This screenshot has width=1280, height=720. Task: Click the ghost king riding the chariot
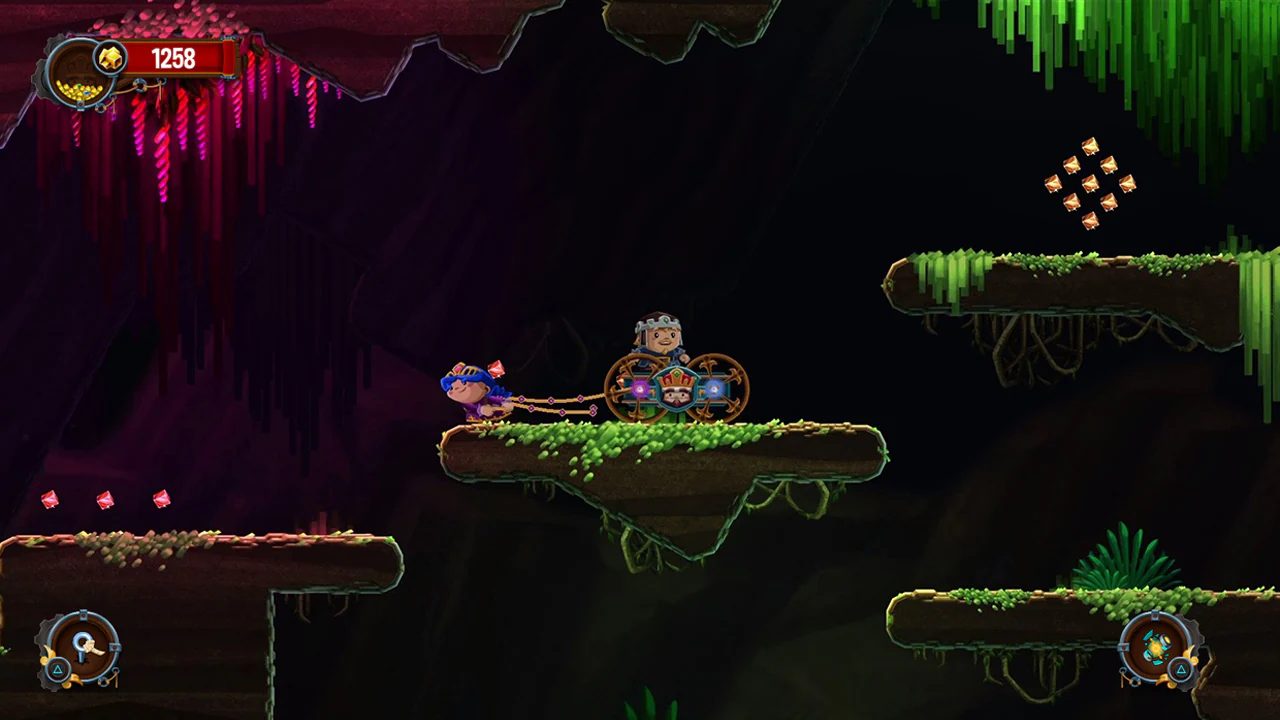pos(660,335)
